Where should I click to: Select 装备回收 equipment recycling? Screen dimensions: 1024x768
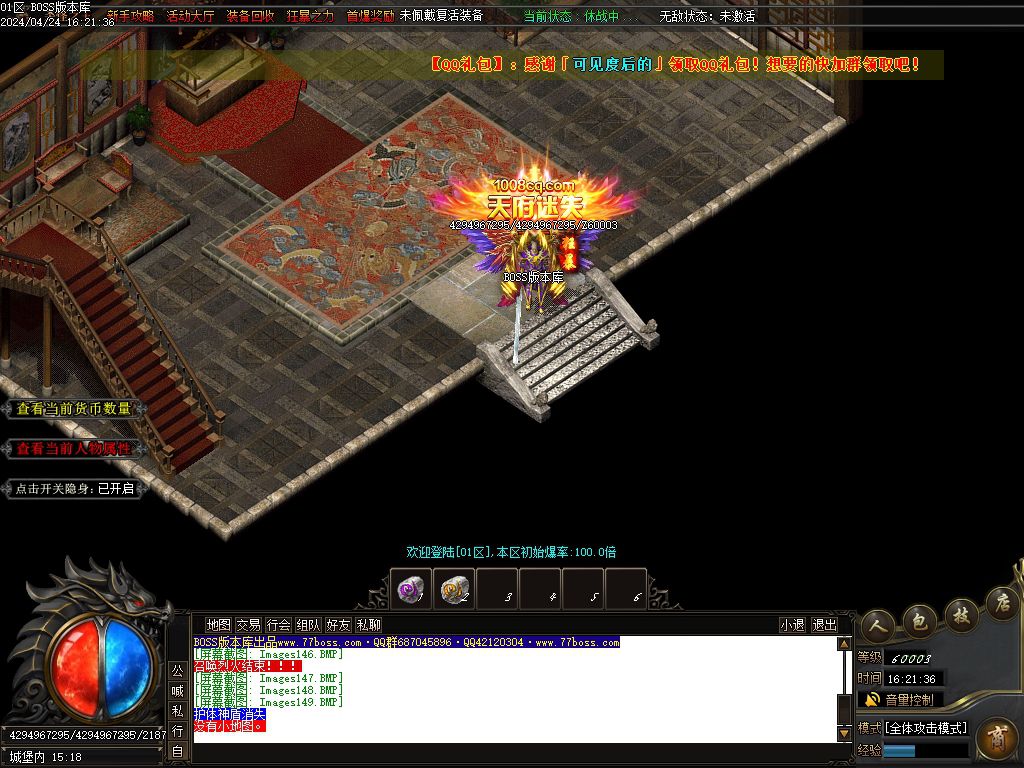pos(250,16)
